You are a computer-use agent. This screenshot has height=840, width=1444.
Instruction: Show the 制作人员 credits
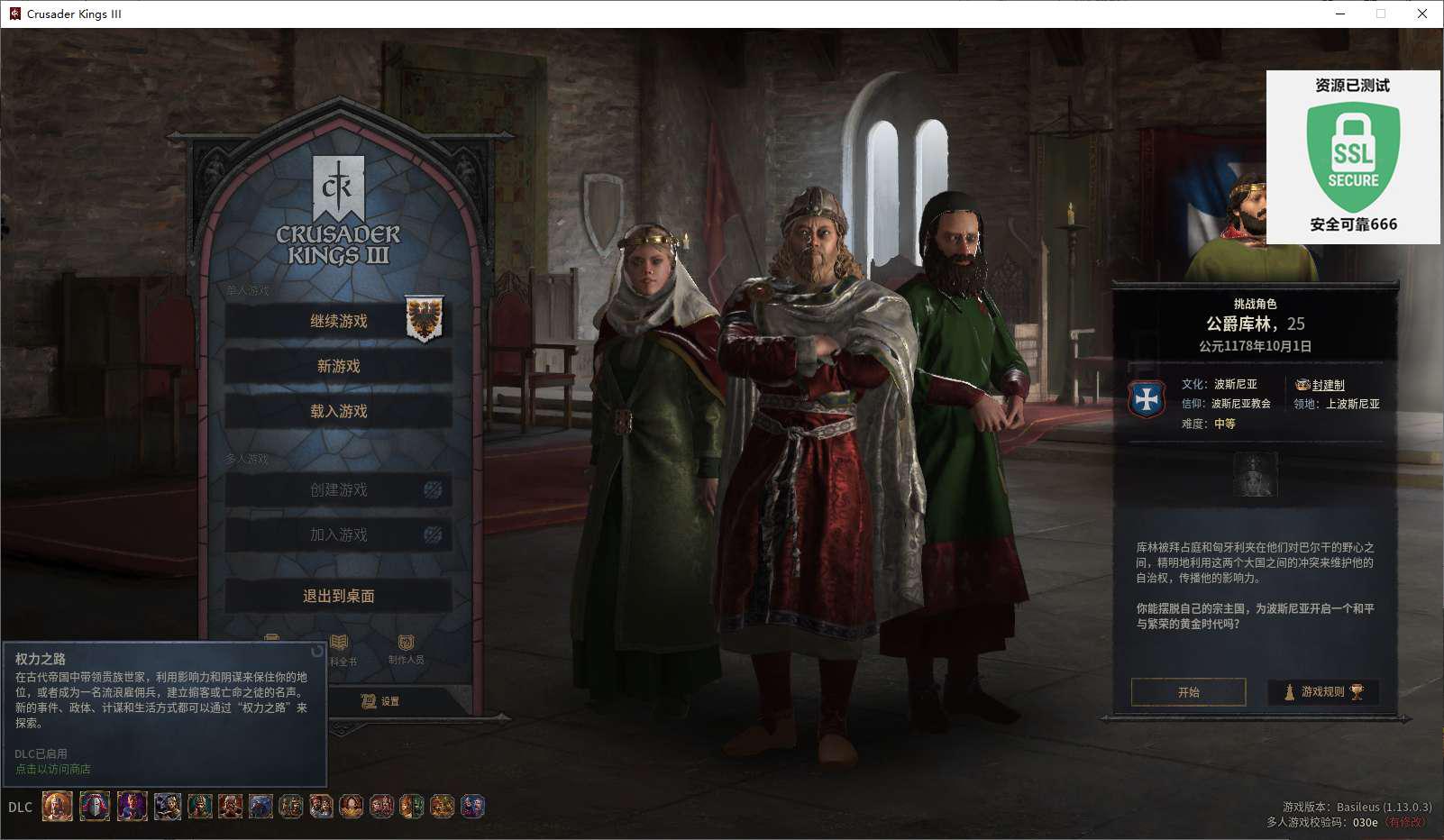(406, 648)
